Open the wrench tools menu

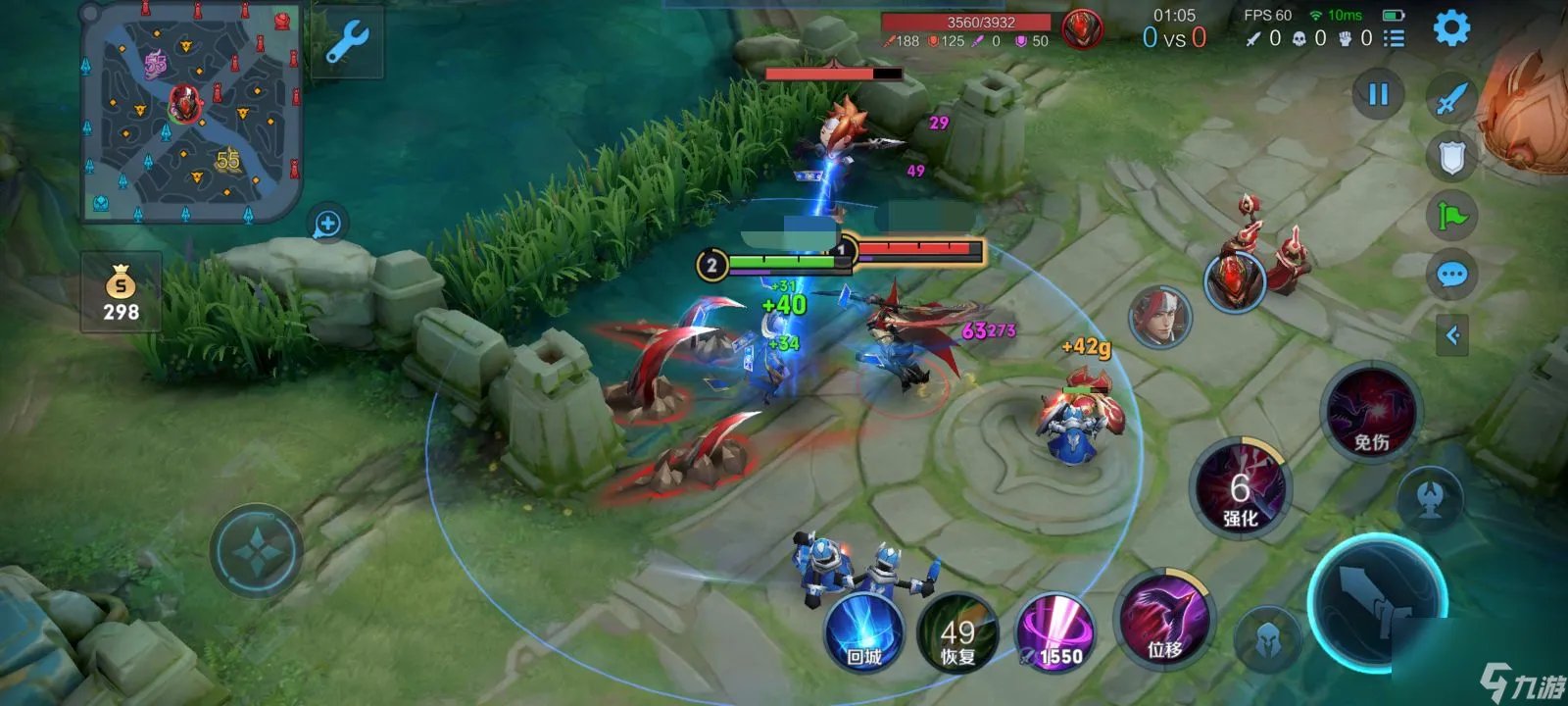(x=347, y=43)
